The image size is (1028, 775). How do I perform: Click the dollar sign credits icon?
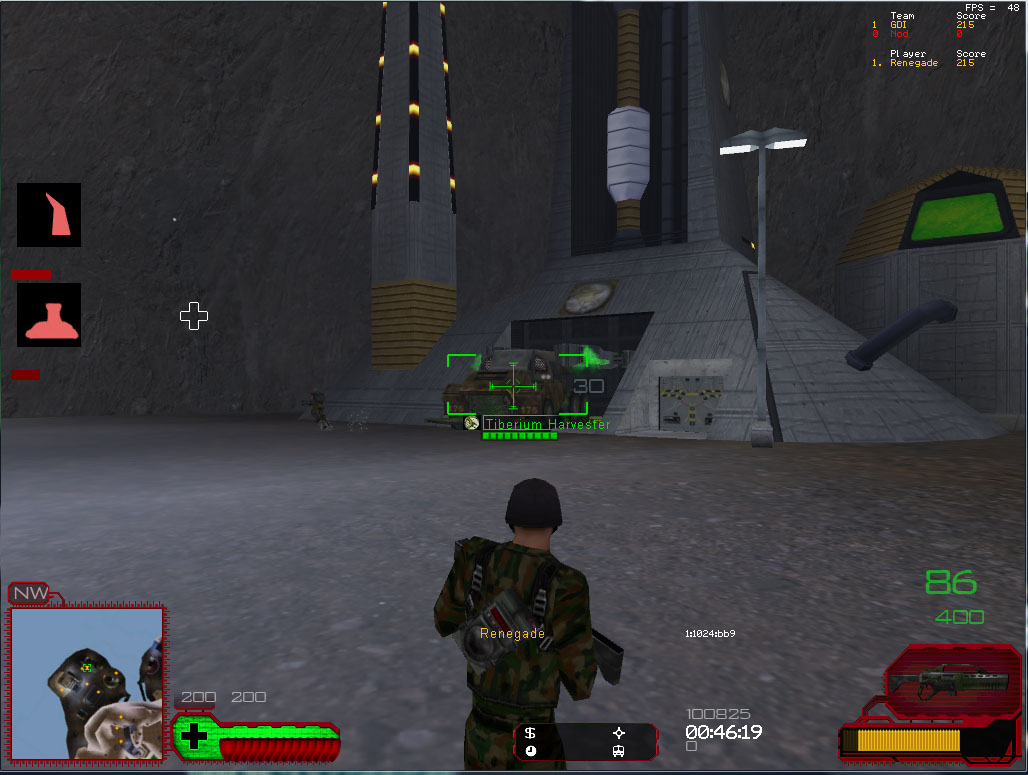(x=530, y=733)
